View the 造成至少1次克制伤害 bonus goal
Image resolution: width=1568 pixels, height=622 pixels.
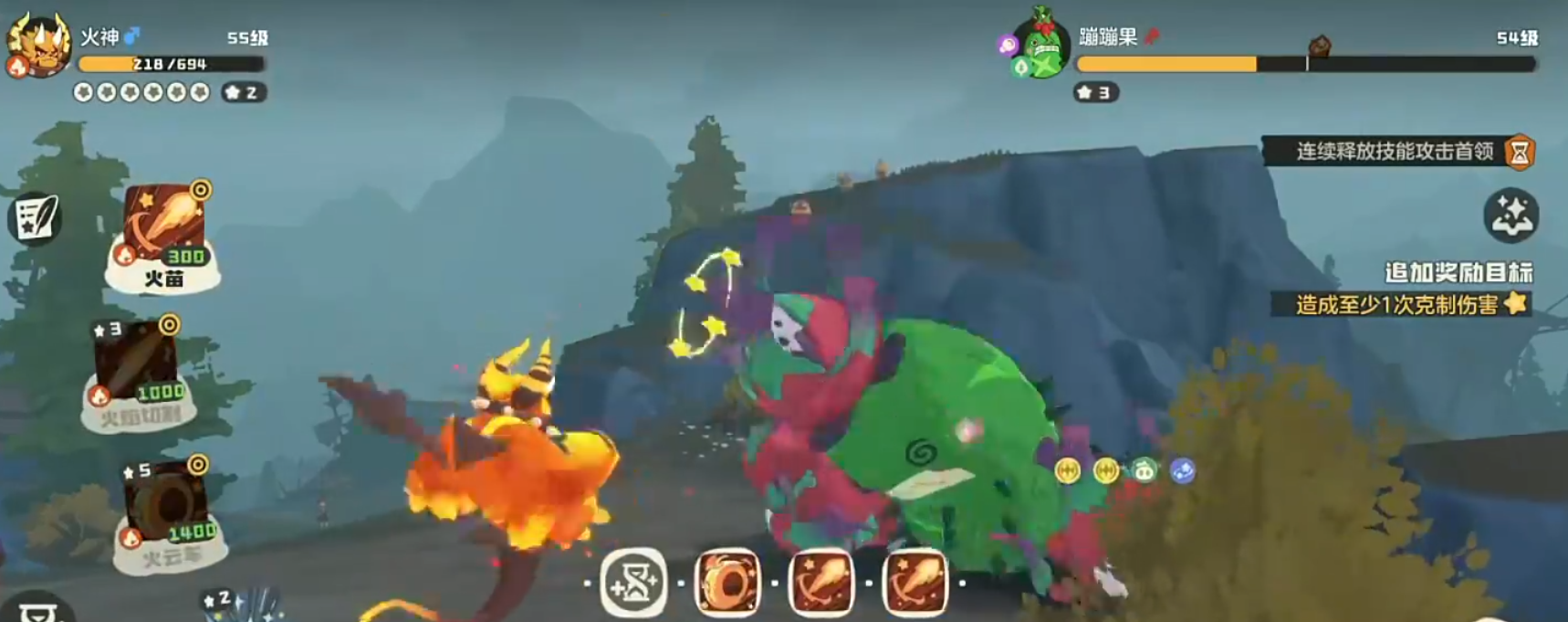[x=1396, y=304]
